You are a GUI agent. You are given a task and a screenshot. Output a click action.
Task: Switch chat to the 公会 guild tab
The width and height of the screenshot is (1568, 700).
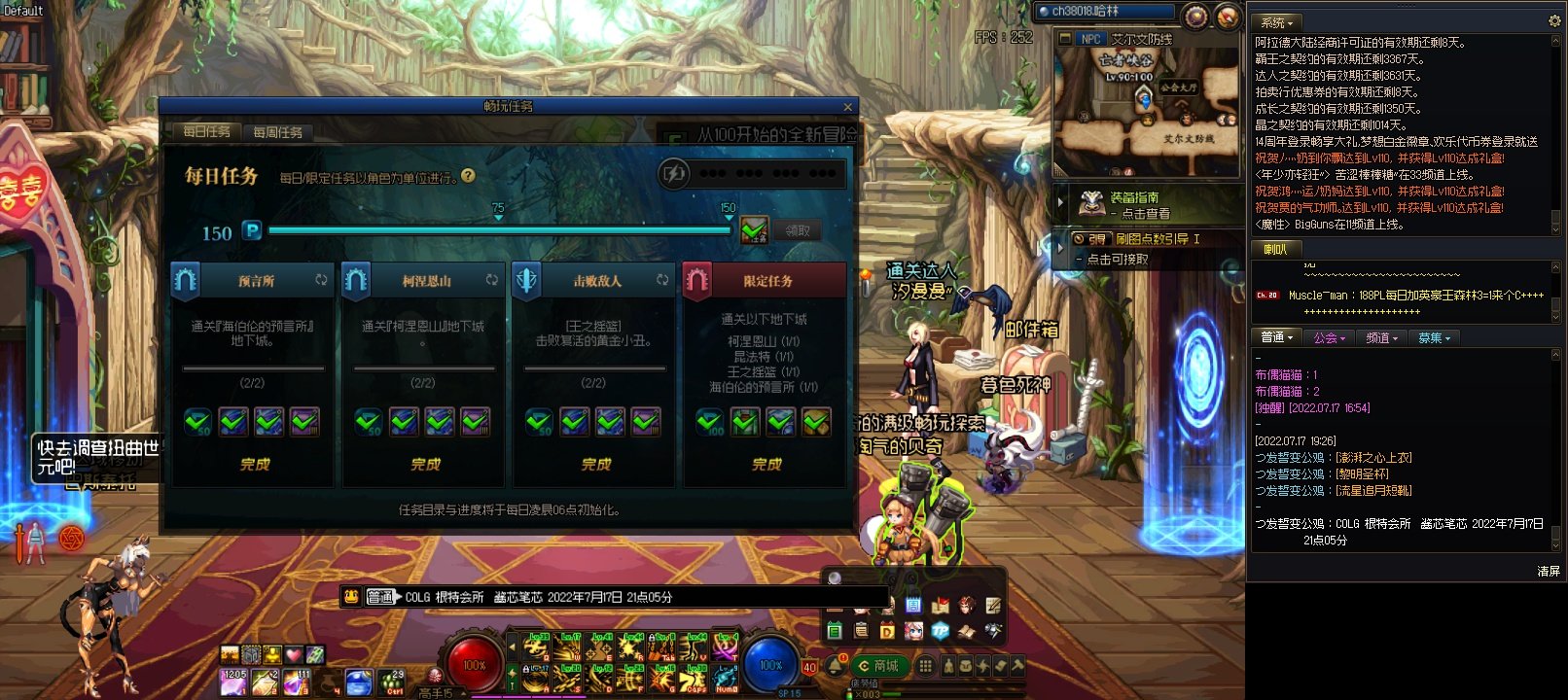pos(1328,338)
